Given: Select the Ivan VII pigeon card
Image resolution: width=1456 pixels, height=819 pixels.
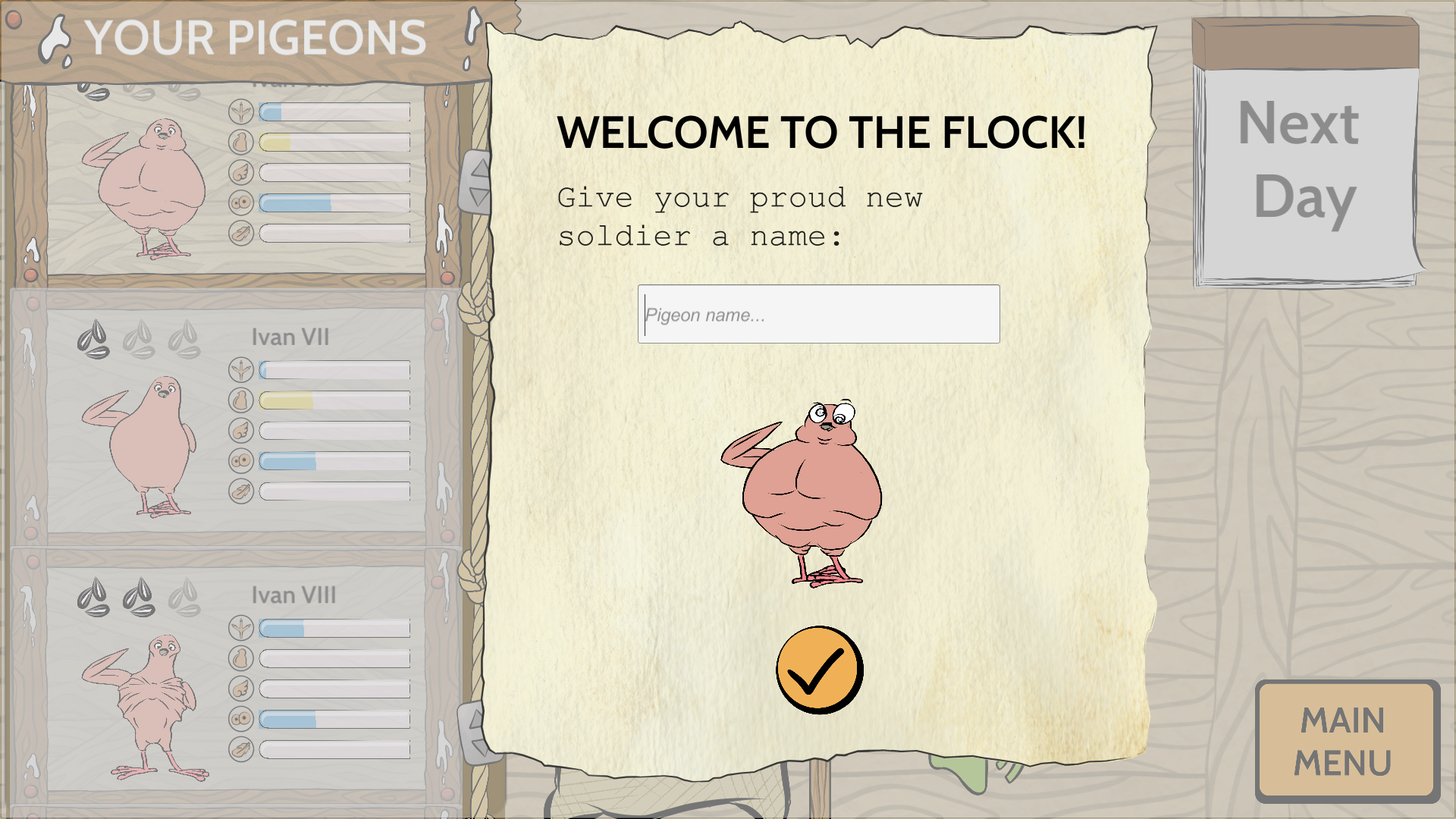Looking at the screenshot, I should click(x=235, y=421).
